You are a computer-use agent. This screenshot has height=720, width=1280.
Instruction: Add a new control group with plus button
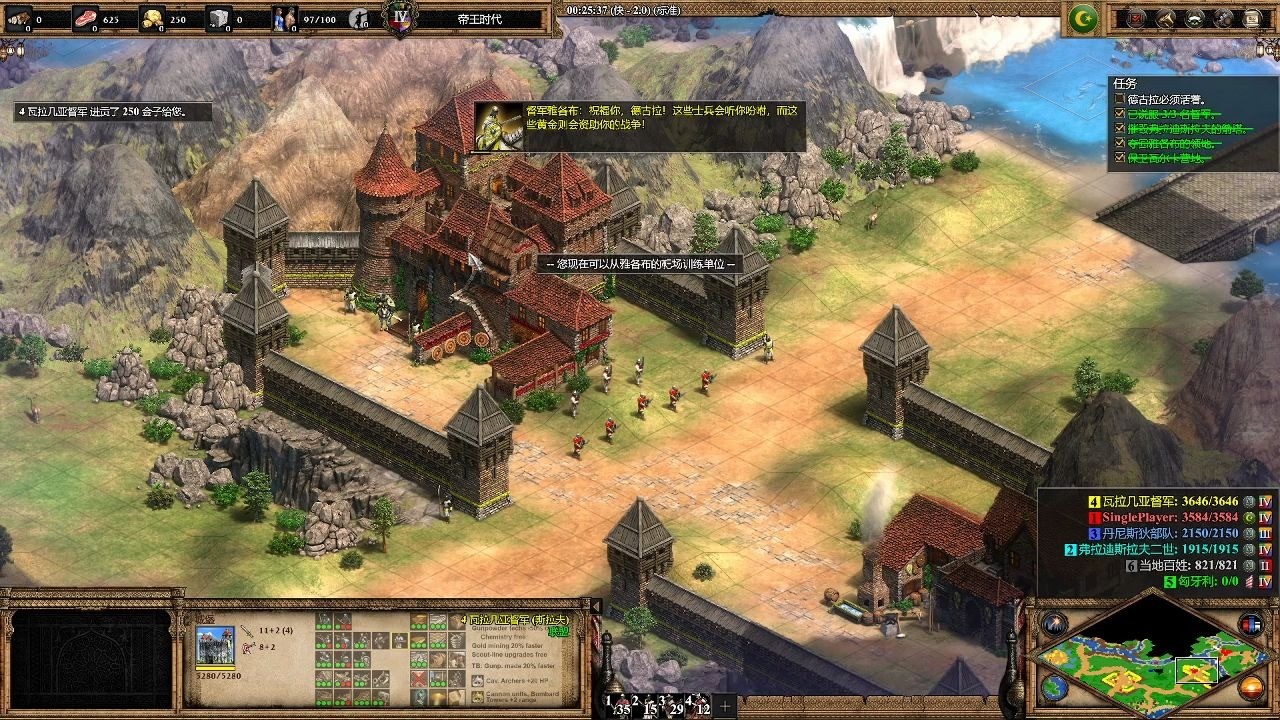tap(725, 706)
